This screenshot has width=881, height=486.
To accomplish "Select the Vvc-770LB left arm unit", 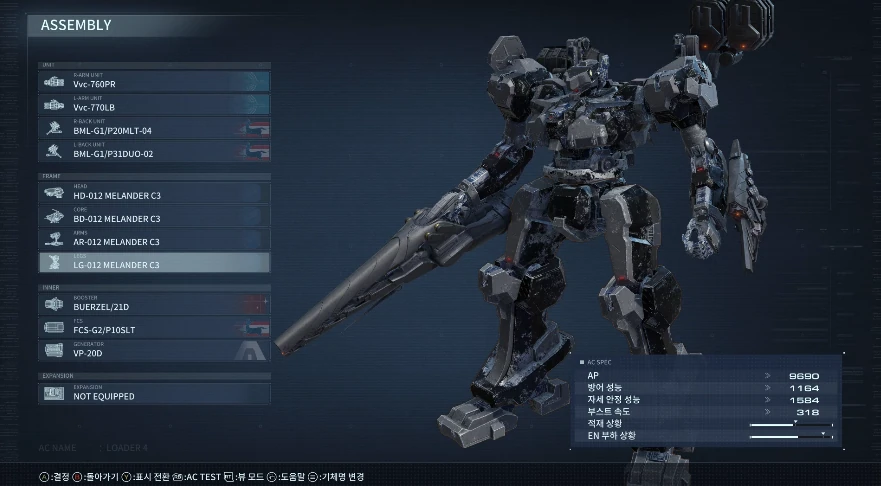I will pyautogui.click(x=154, y=105).
